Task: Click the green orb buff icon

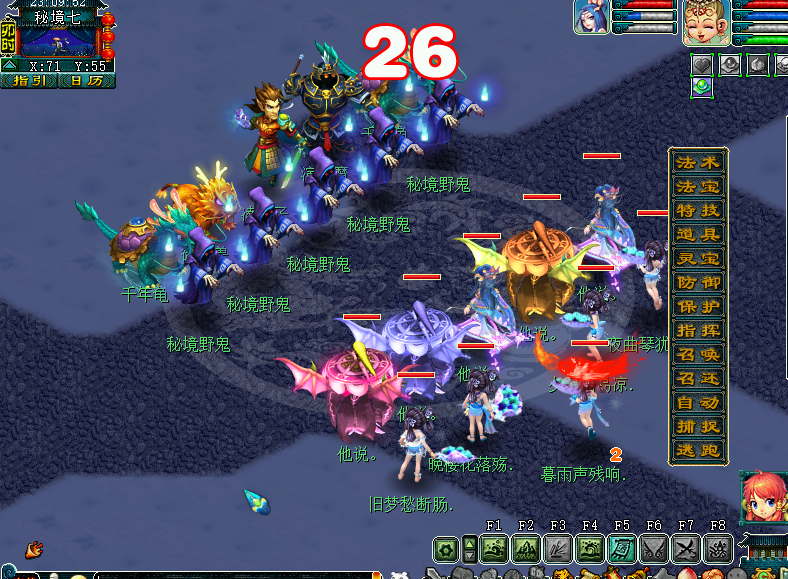Action: click(702, 86)
